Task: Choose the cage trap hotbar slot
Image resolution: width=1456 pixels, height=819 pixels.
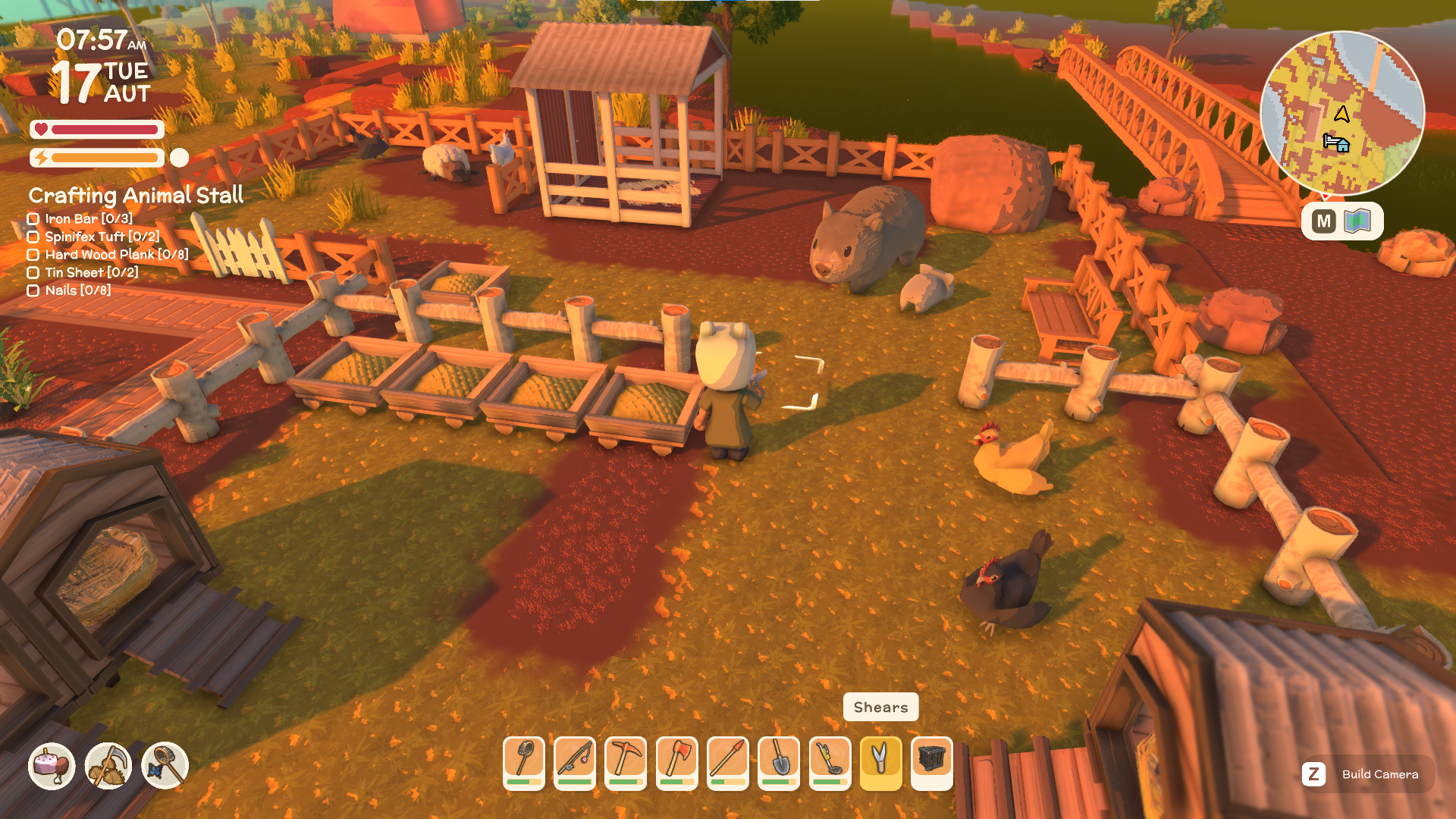Action: pyautogui.click(x=932, y=763)
